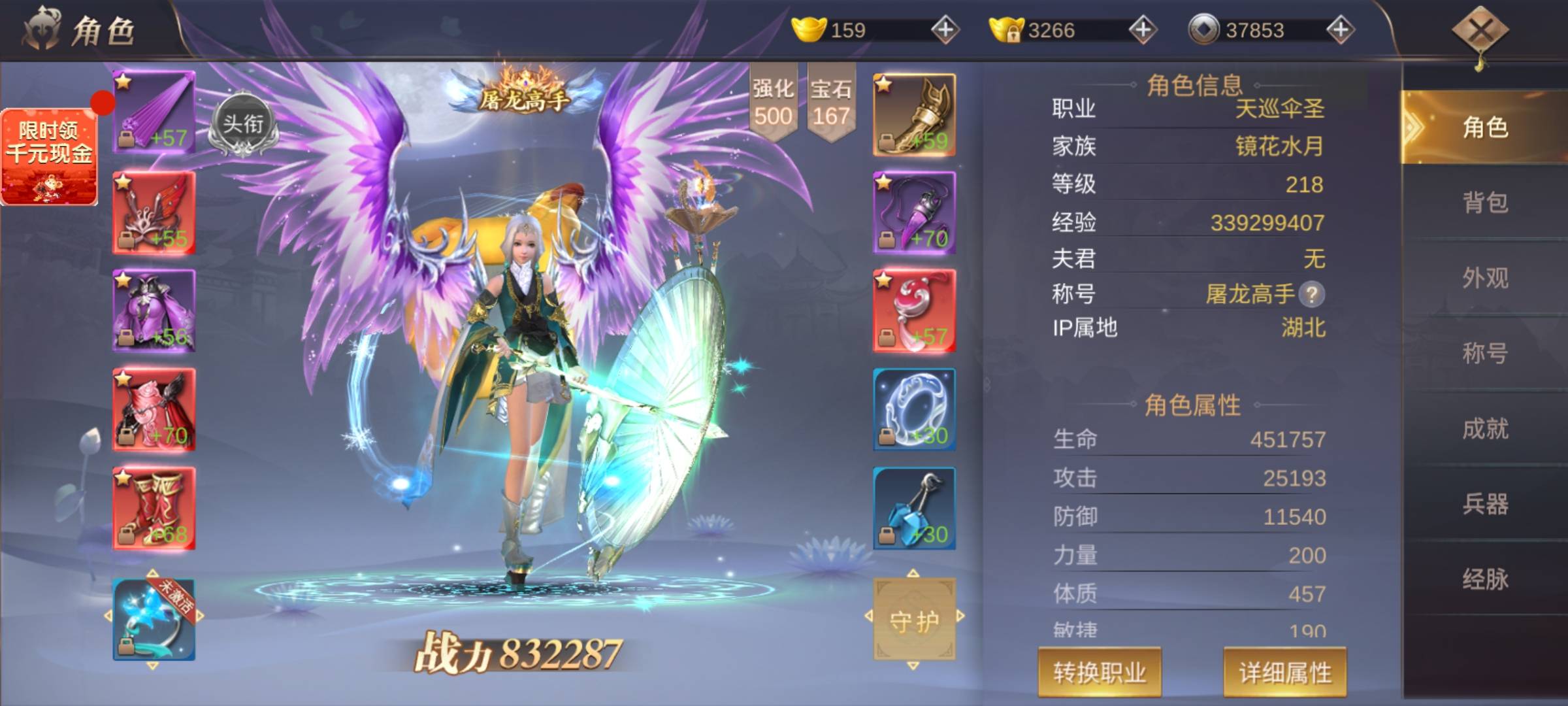The image size is (1568, 706).
Task: Select the golden bracer slot +59
Action: [914, 115]
